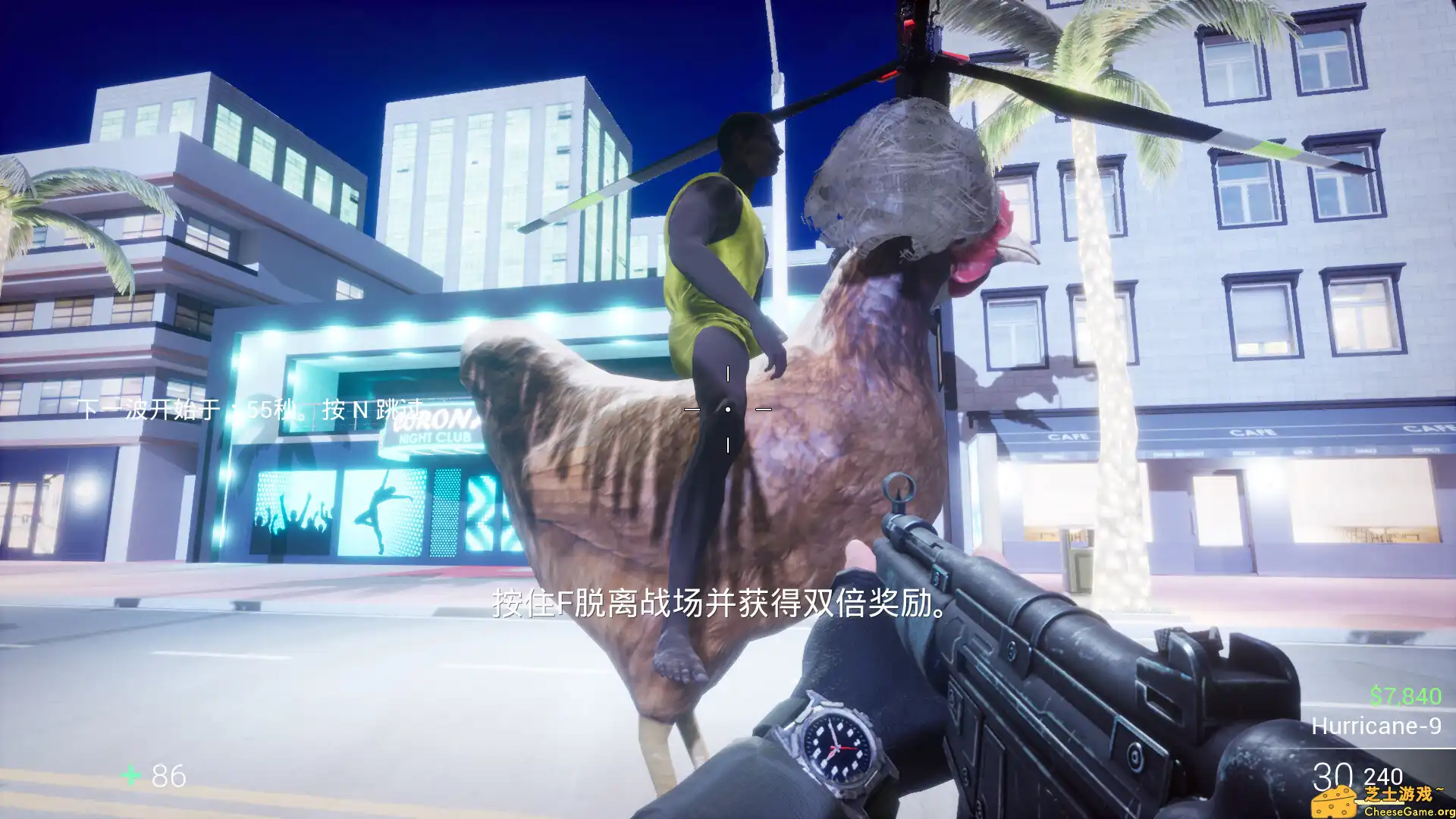1456x819 pixels.
Task: Click the large ammo count 30
Action: point(1333,773)
